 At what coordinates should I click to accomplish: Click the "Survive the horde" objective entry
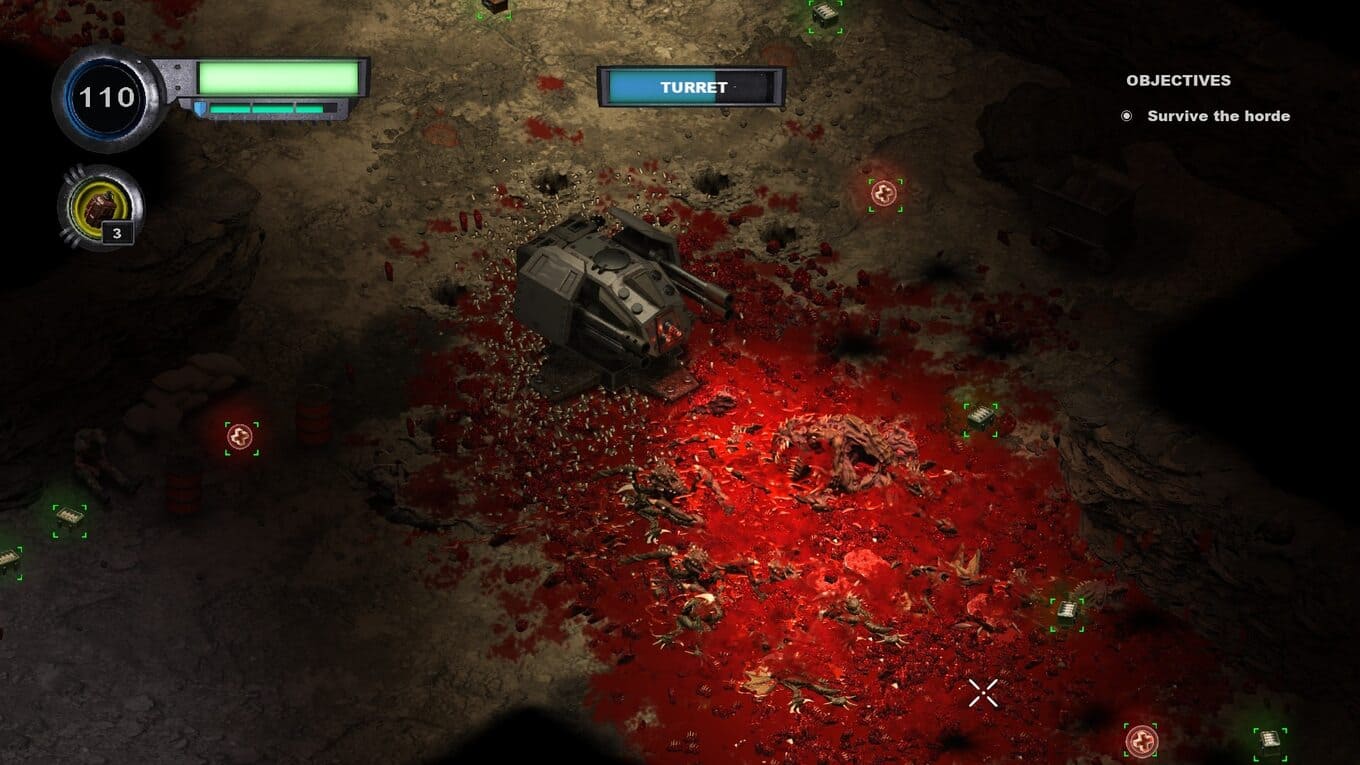(1217, 116)
